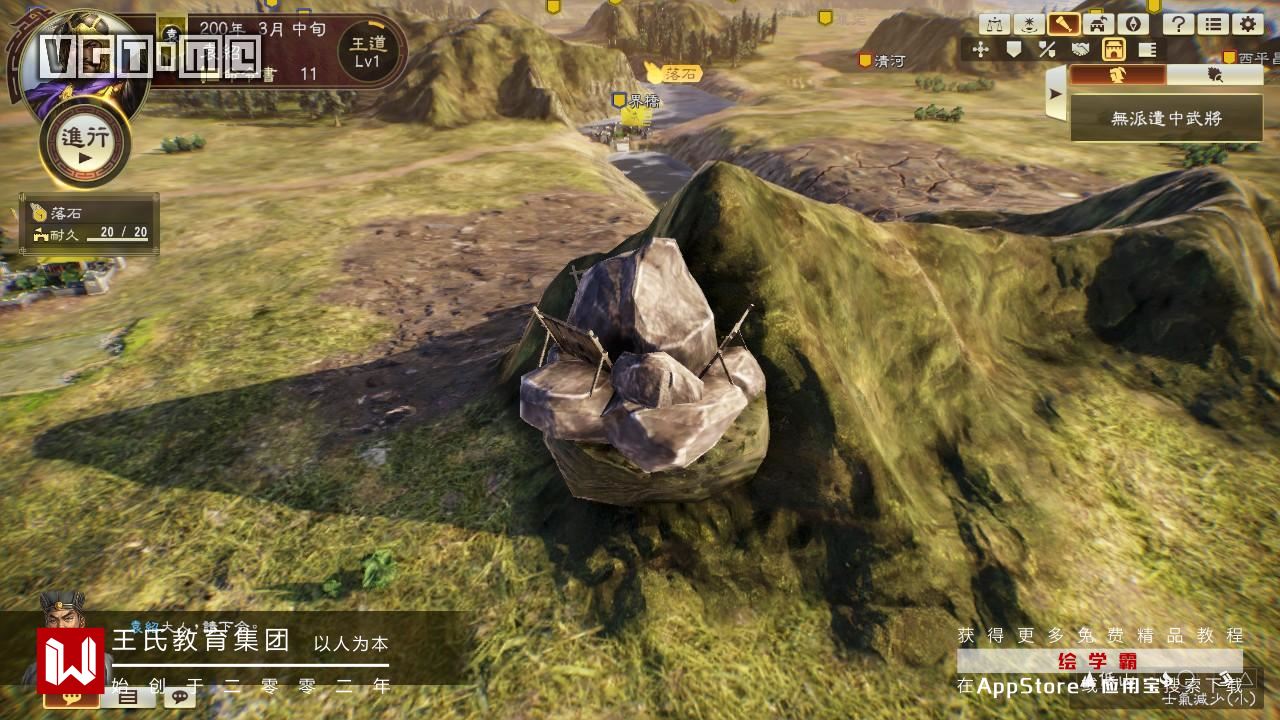Toggle the list-panel filter icon
This screenshot has width=1280, height=720.
[1148, 49]
